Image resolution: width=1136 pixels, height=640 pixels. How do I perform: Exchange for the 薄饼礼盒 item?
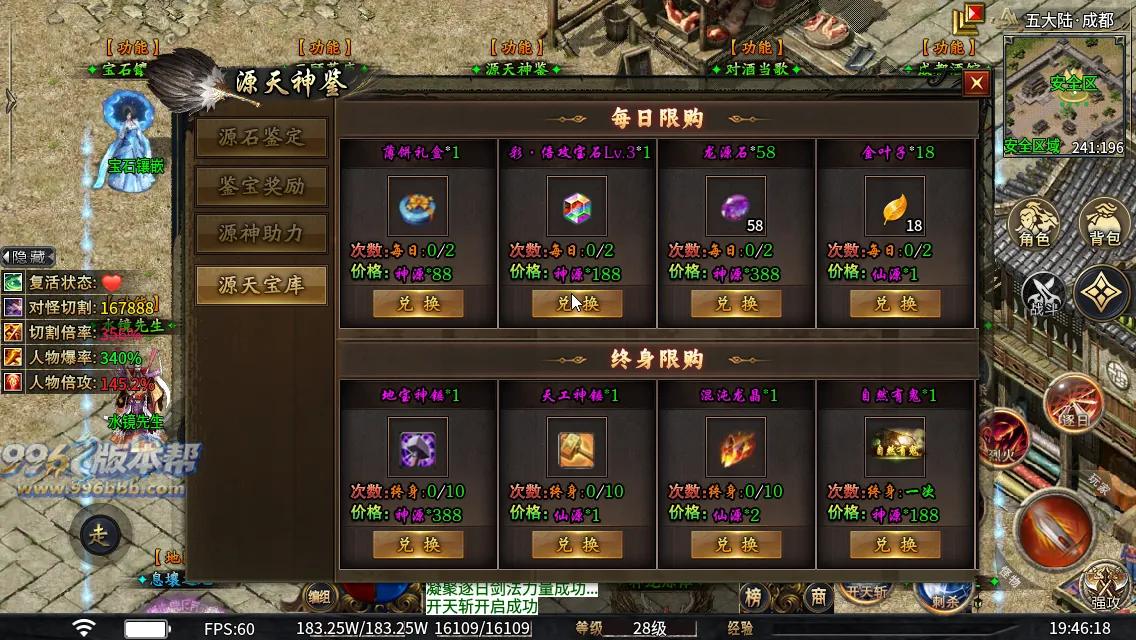(418, 304)
